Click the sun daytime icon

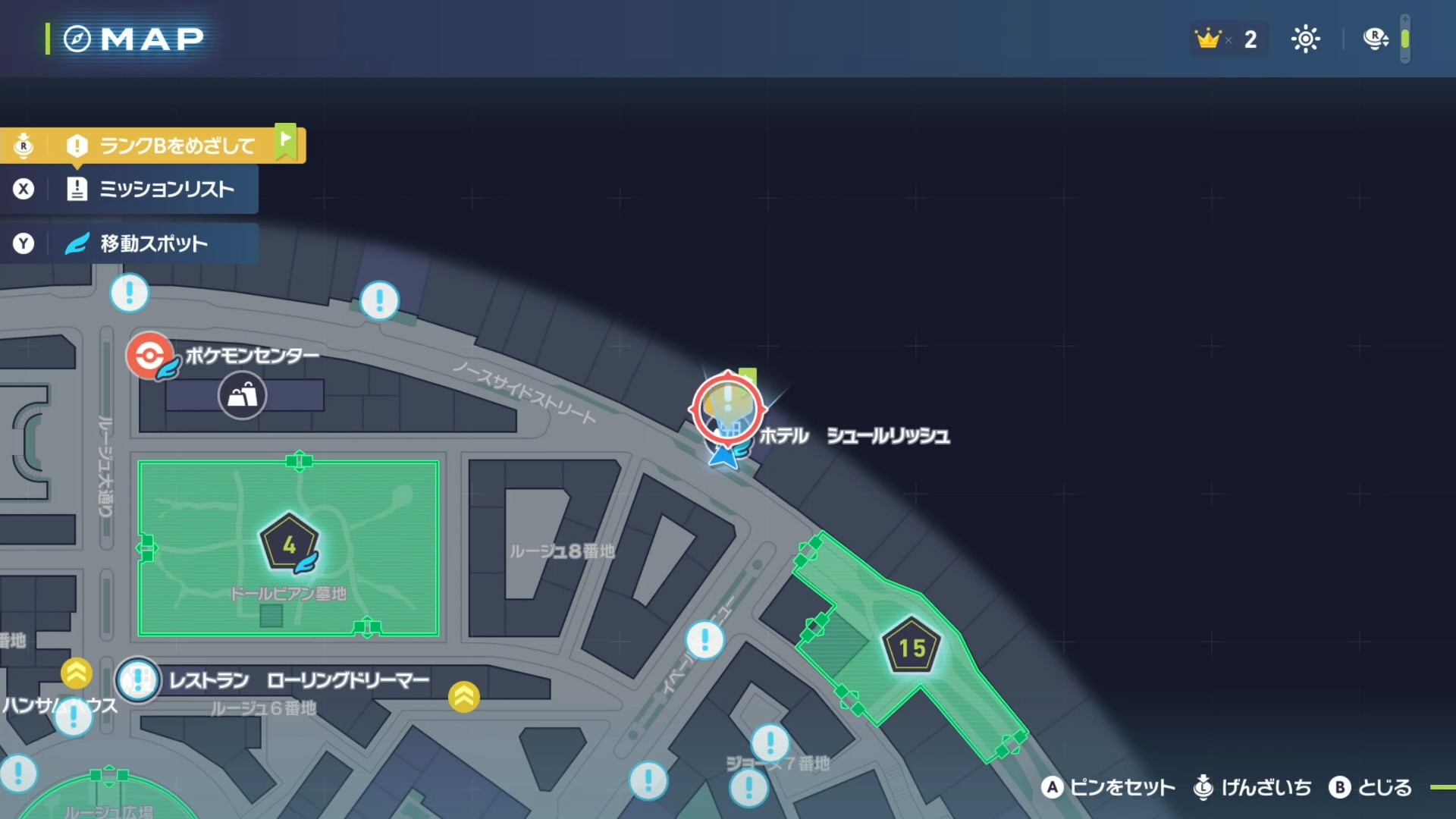point(1305,39)
